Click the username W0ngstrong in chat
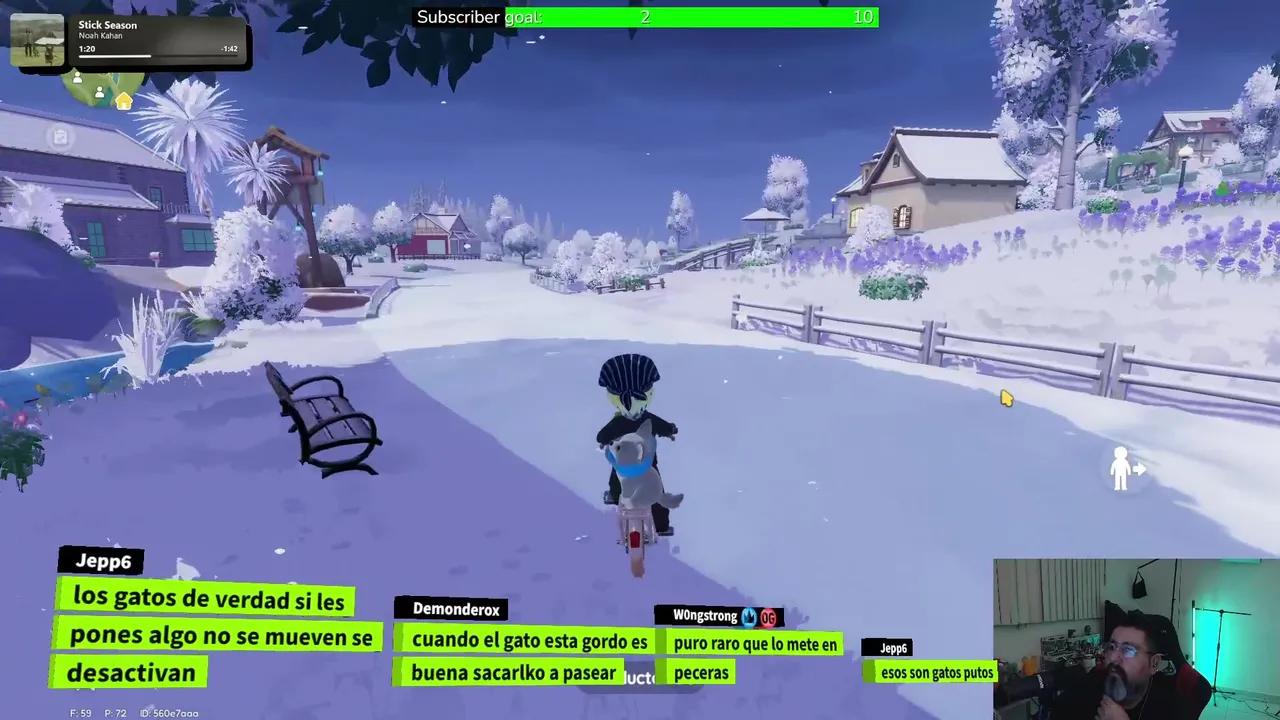This screenshot has height=720, width=1280. click(x=706, y=616)
